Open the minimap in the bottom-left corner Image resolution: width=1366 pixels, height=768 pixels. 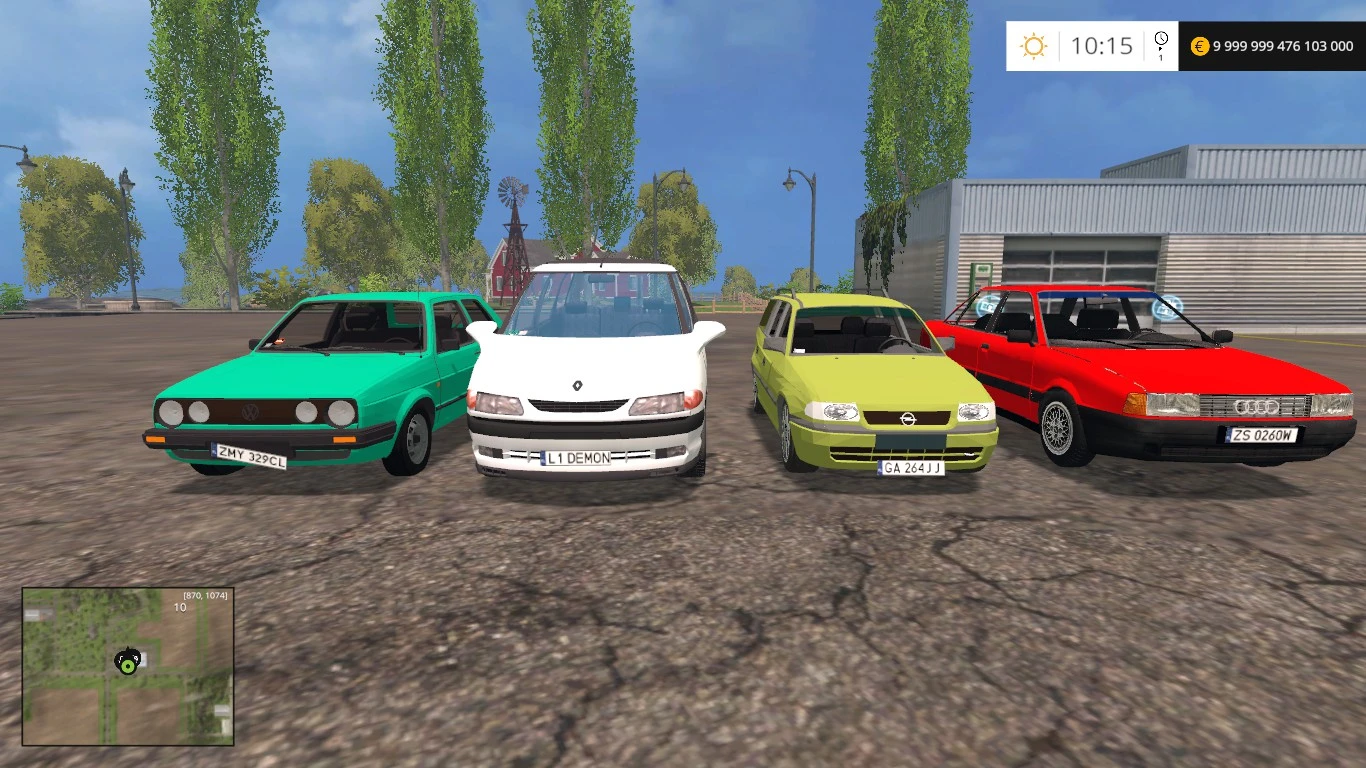coord(128,672)
